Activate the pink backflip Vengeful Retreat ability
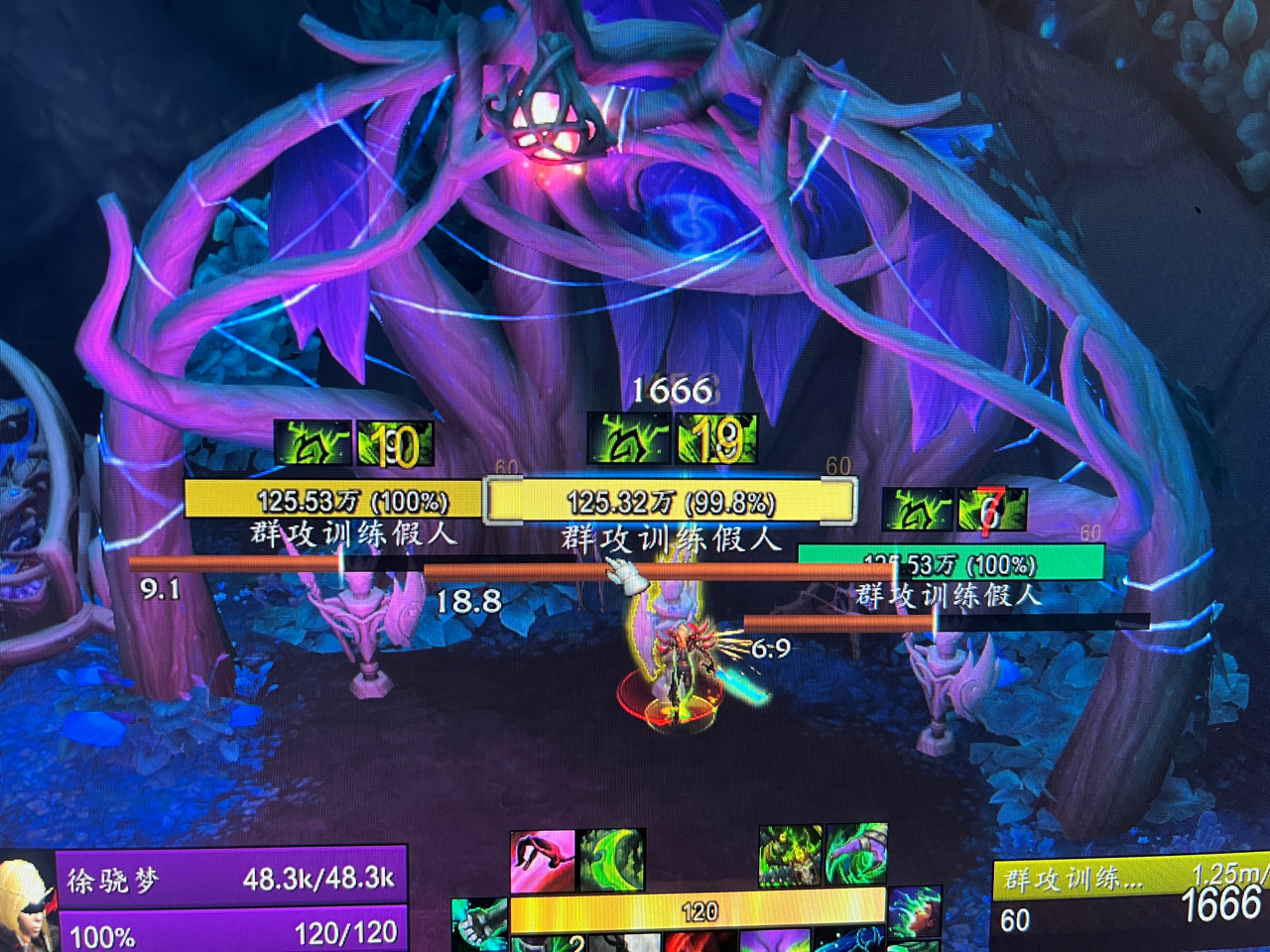This screenshot has width=1270, height=952. 543,861
